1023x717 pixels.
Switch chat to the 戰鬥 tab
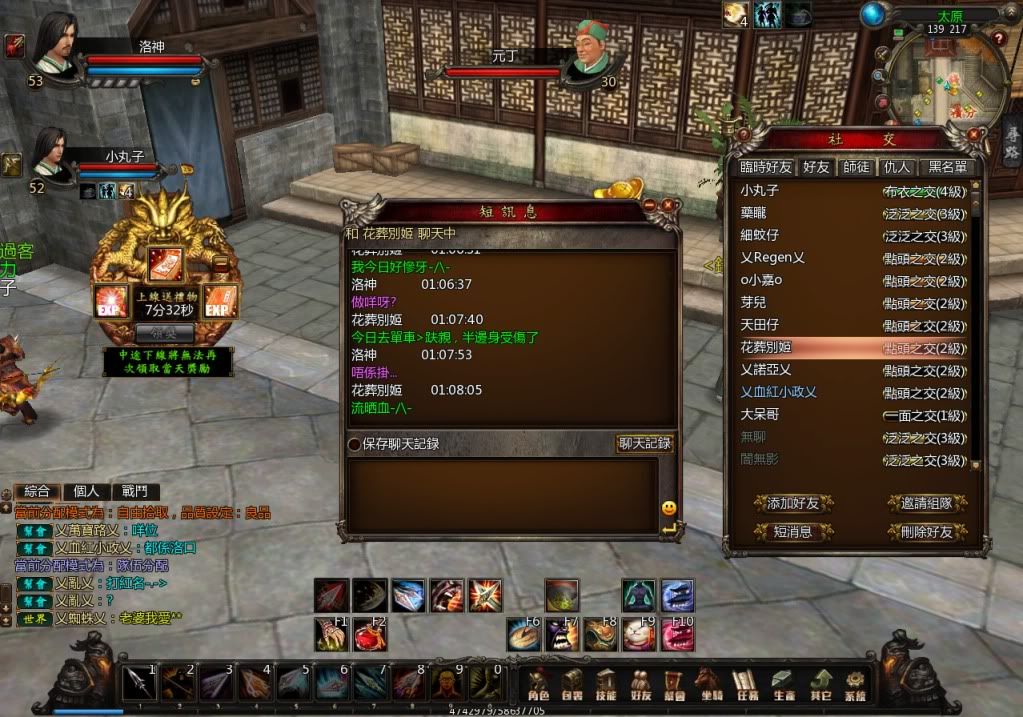pos(134,491)
